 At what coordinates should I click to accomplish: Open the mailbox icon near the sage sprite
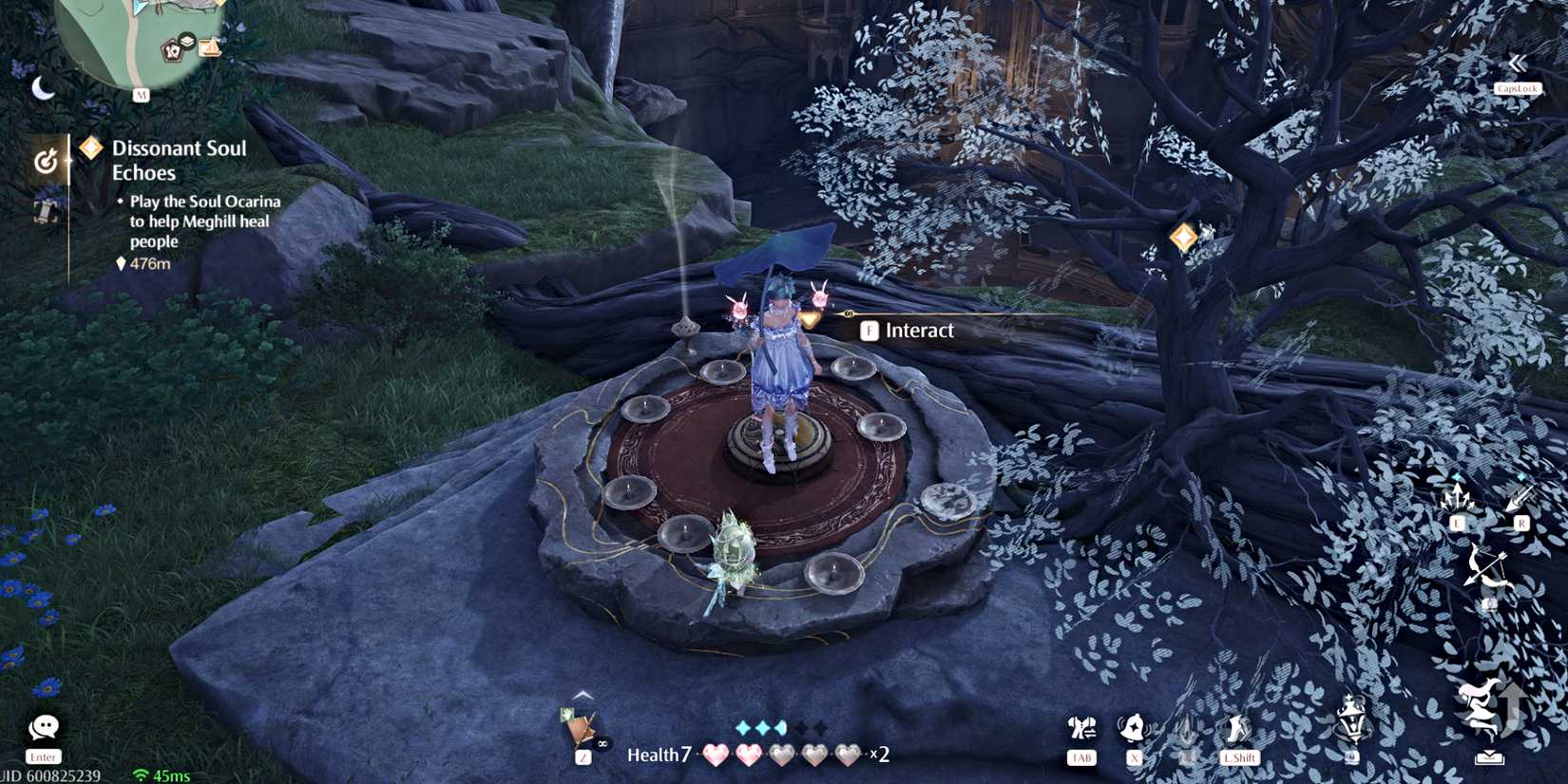pyautogui.click(x=1490, y=755)
